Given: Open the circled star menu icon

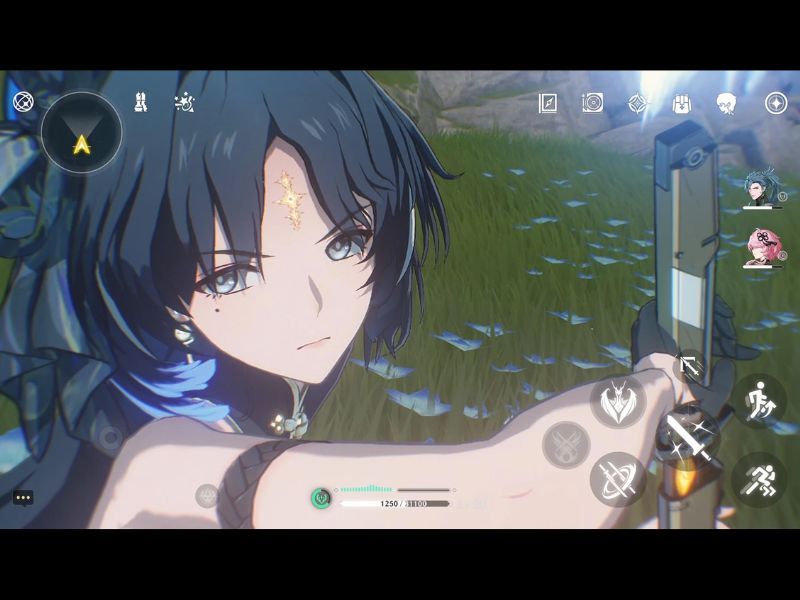Looking at the screenshot, I should pyautogui.click(x=776, y=103).
